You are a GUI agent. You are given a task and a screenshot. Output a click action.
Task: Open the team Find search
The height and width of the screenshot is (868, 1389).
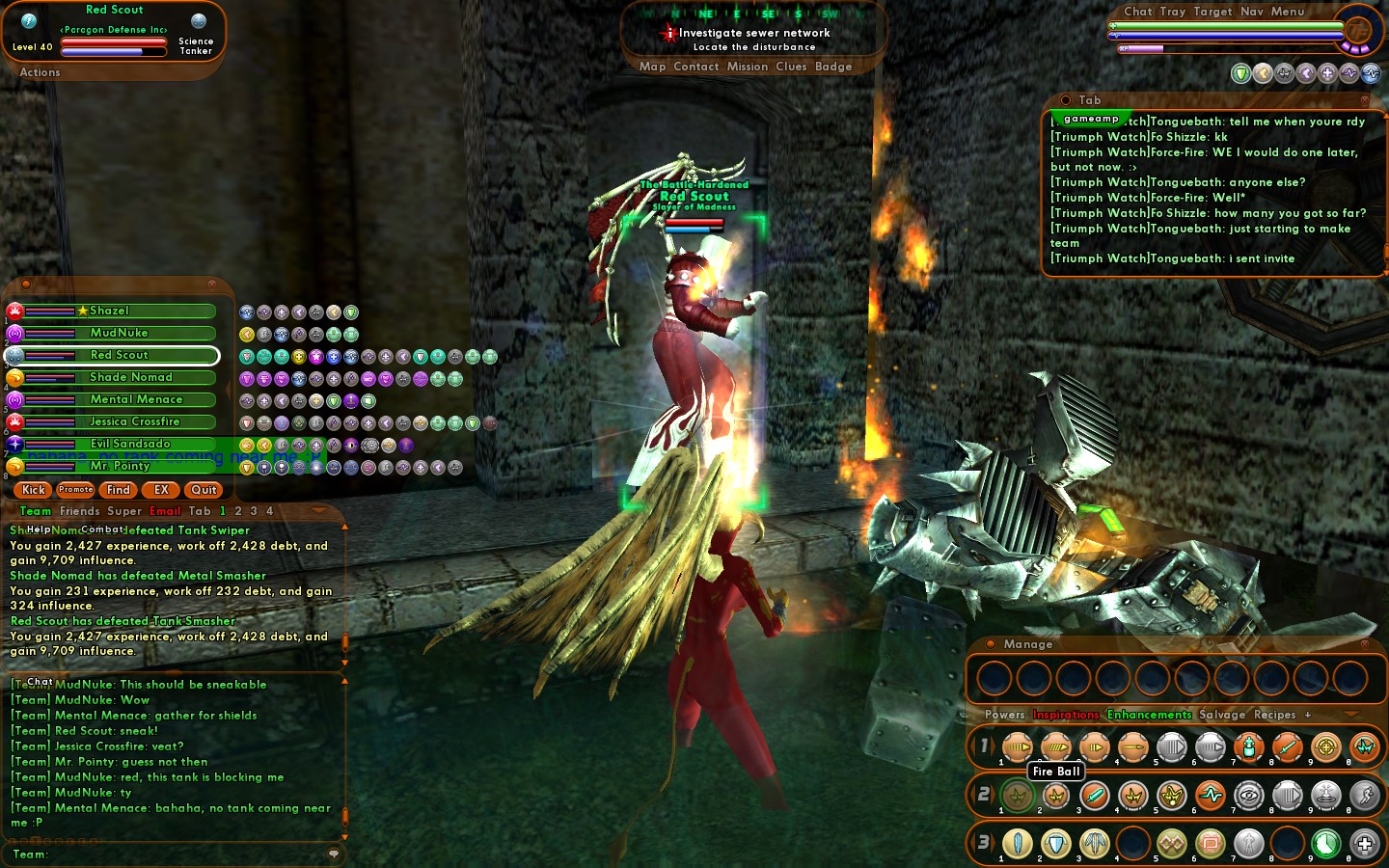119,490
